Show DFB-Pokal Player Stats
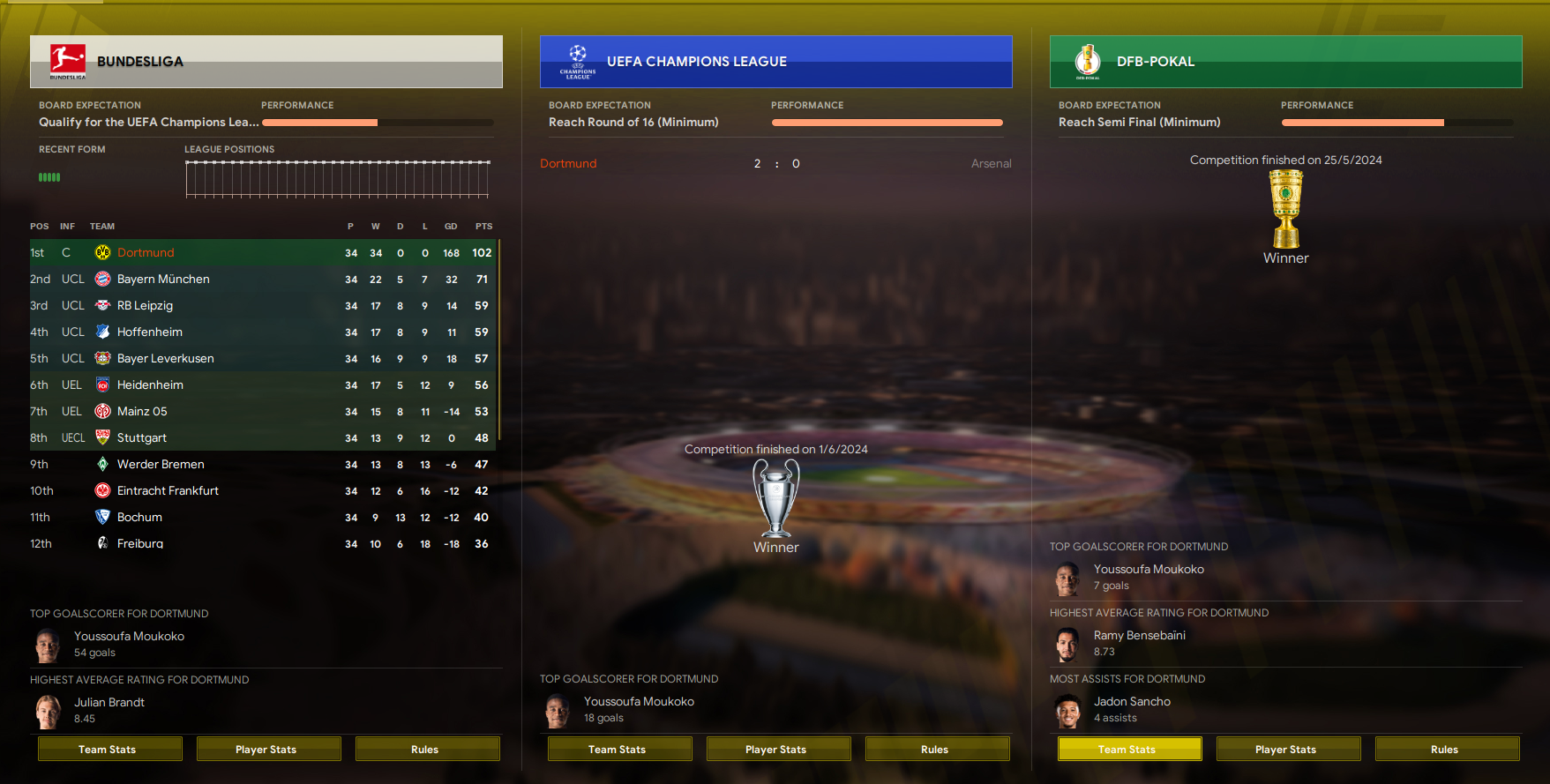The height and width of the screenshot is (784, 1550). point(1288,749)
